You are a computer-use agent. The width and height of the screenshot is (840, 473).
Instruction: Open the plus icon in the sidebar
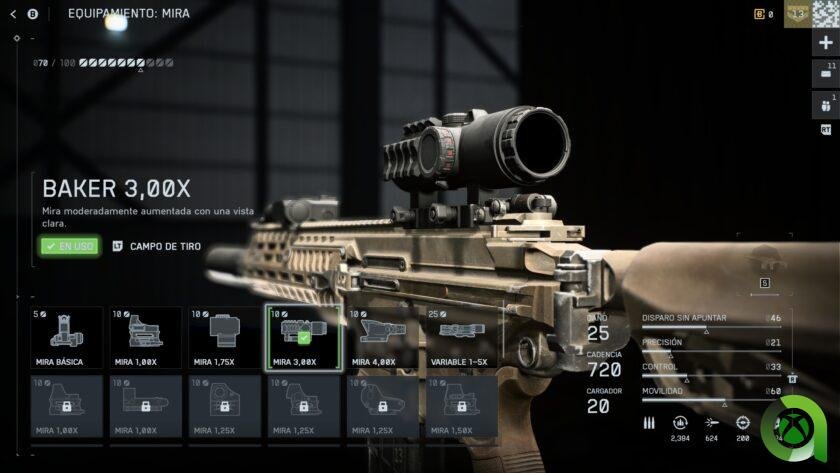click(825, 43)
